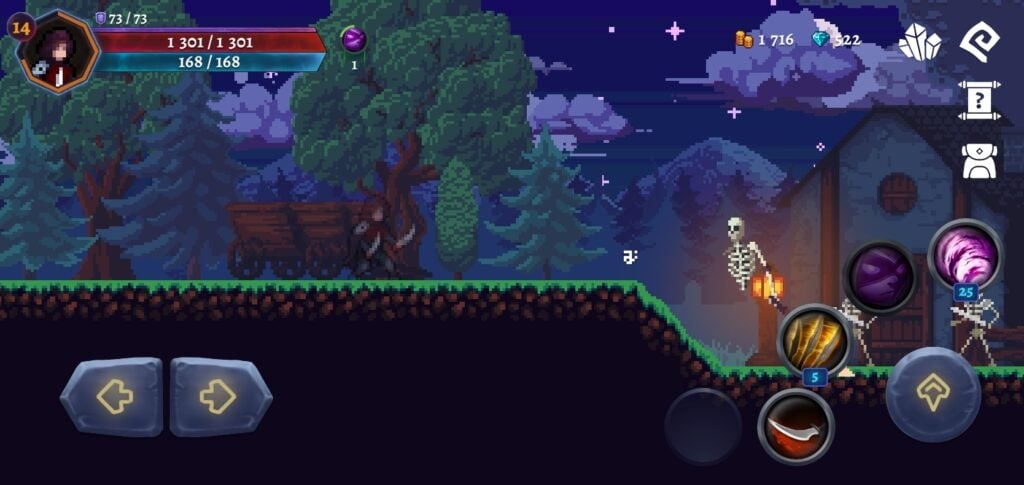The height and width of the screenshot is (485, 1024).
Task: Use the dark purple shadow skill
Action: (x=880, y=277)
